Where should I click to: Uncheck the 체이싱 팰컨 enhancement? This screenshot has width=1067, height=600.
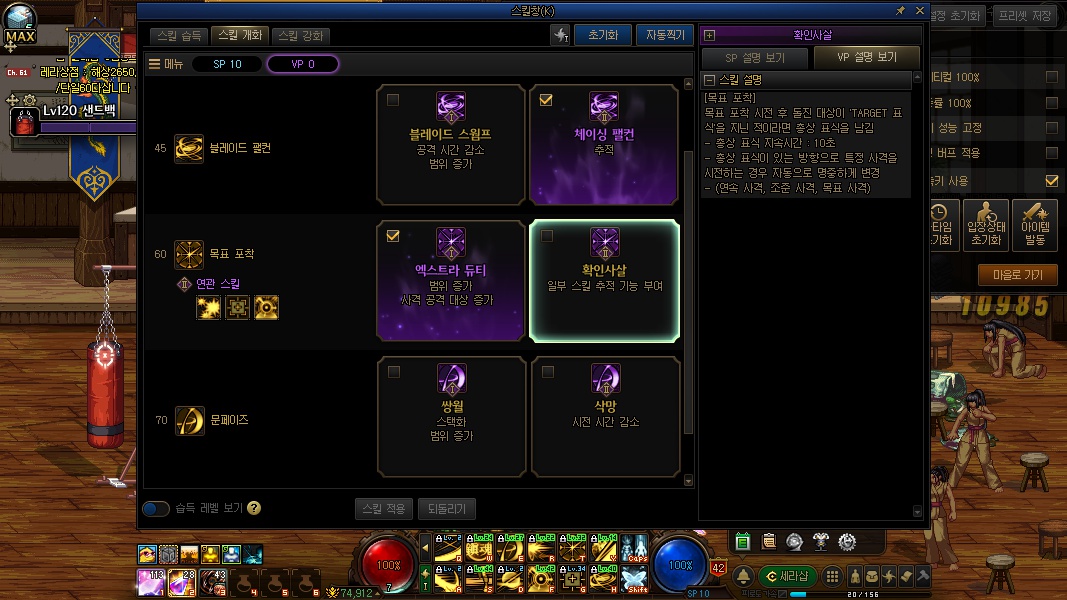[546, 100]
